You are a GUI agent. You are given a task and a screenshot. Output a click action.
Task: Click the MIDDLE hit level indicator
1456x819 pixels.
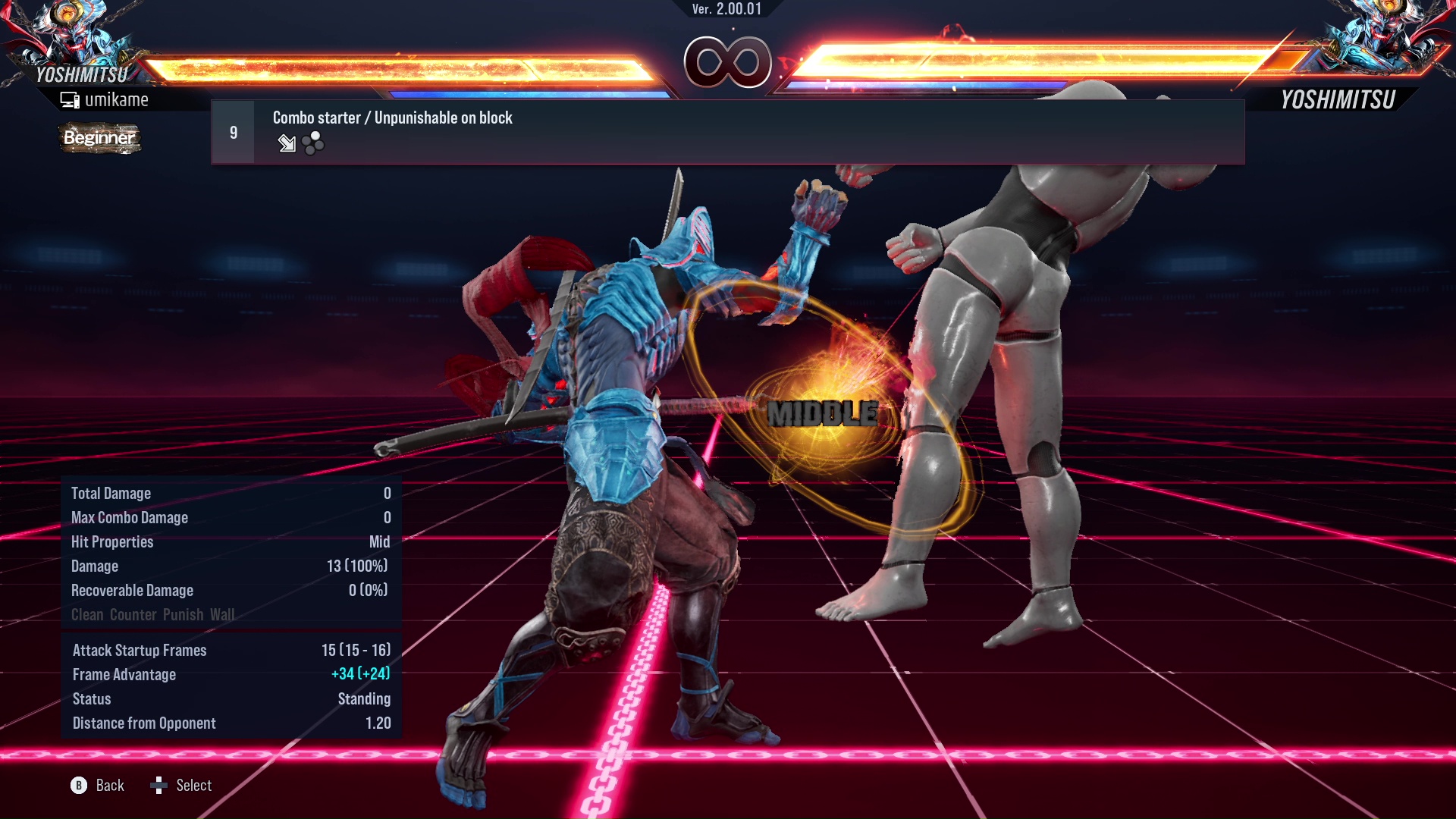[x=822, y=414]
